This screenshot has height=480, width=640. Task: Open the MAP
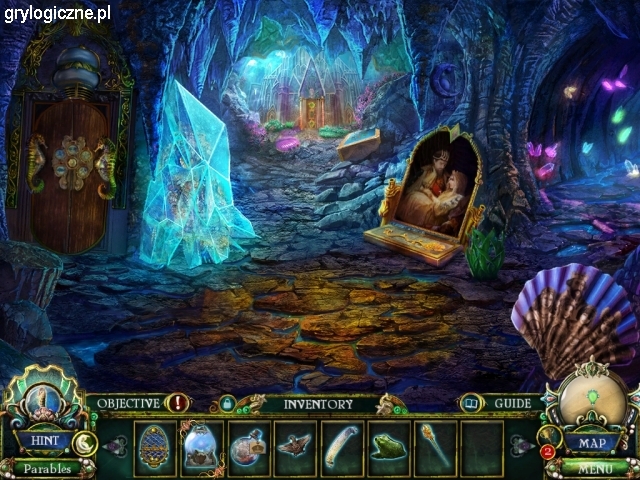click(588, 441)
